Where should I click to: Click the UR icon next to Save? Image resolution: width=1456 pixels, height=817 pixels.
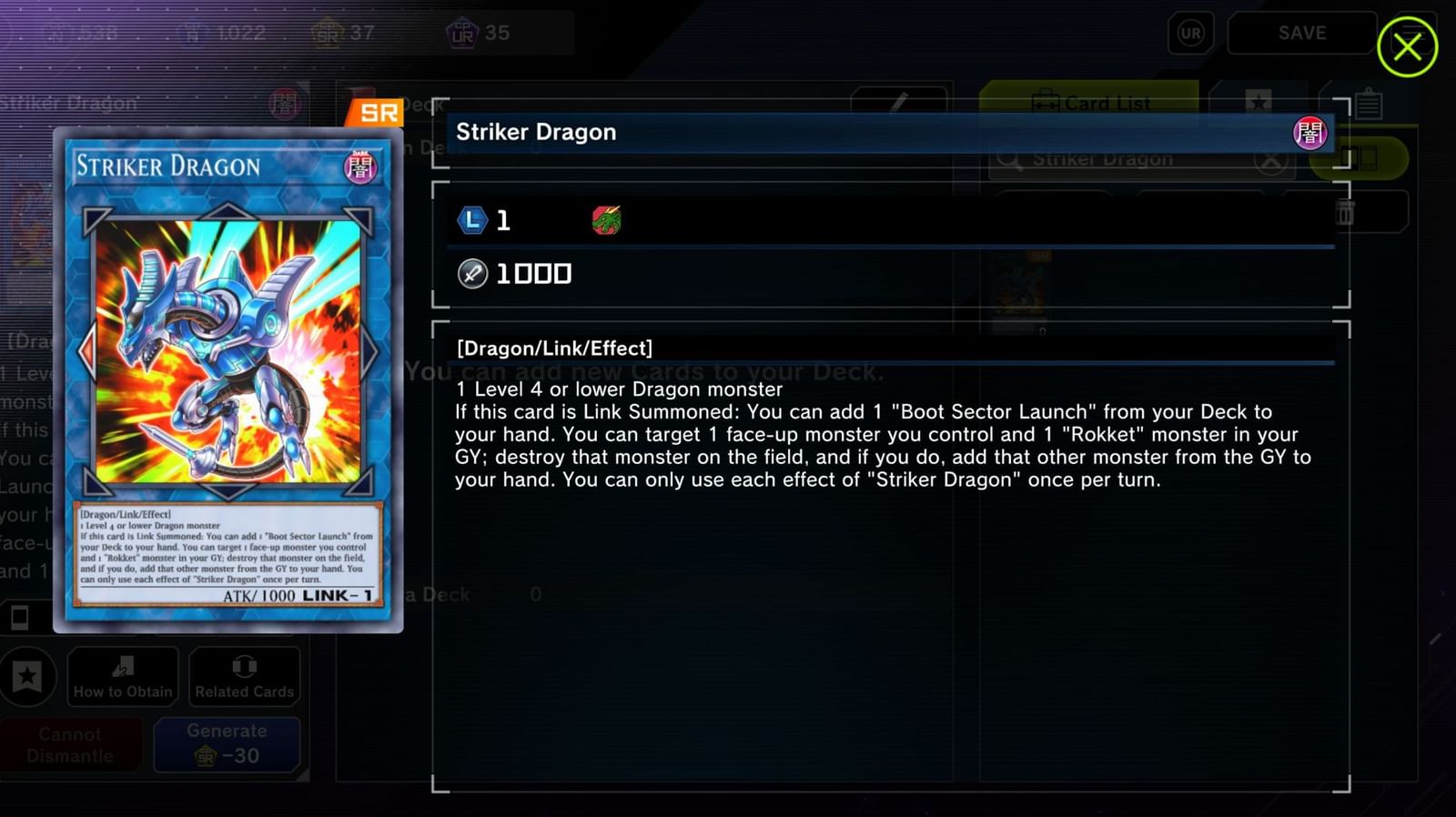(1189, 34)
